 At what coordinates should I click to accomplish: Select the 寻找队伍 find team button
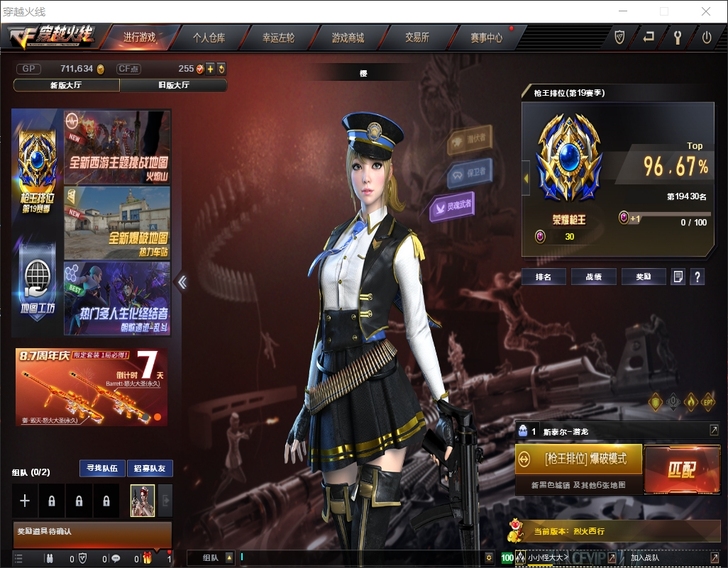(x=101, y=468)
